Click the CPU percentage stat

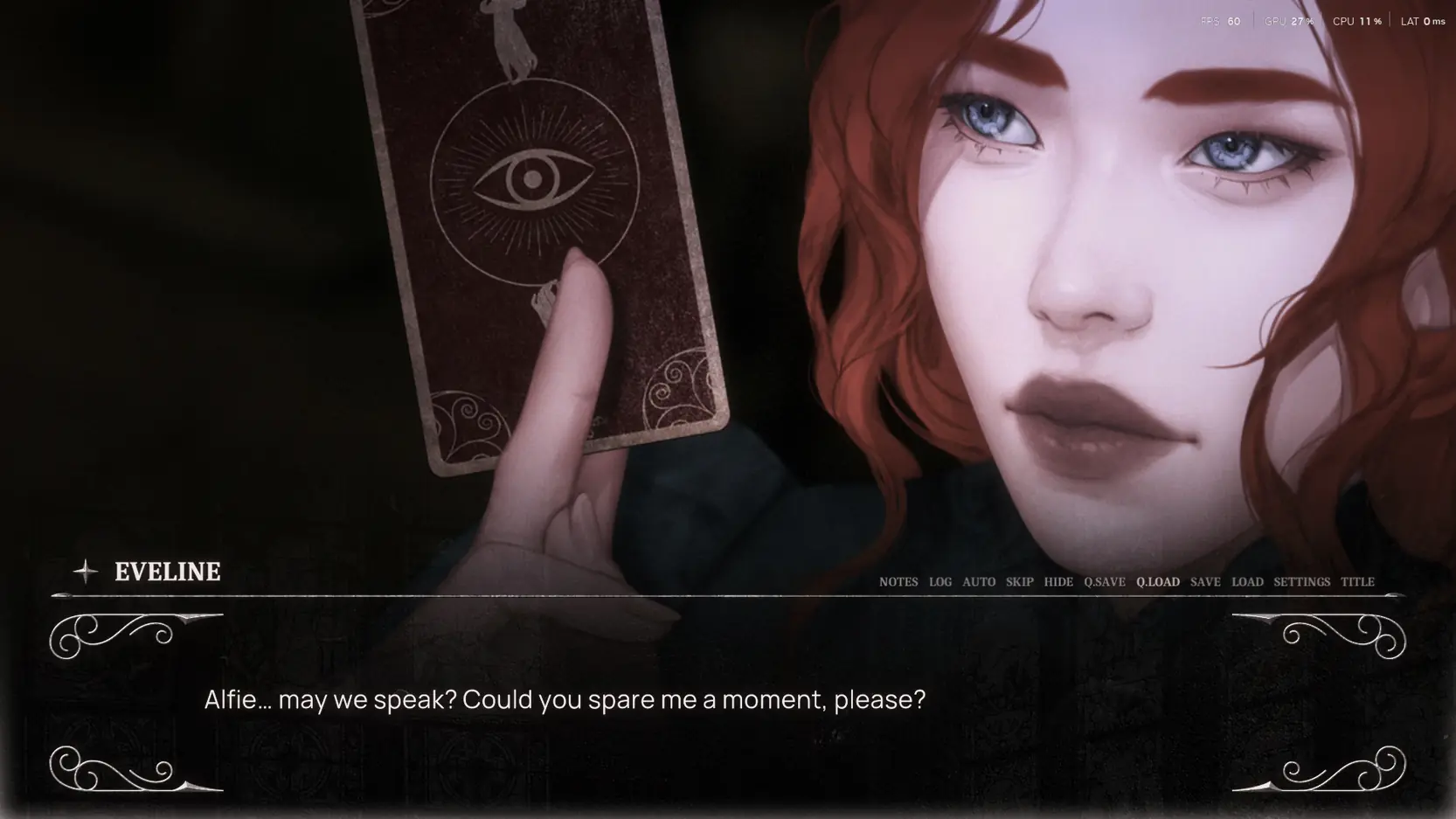[x=1355, y=20]
